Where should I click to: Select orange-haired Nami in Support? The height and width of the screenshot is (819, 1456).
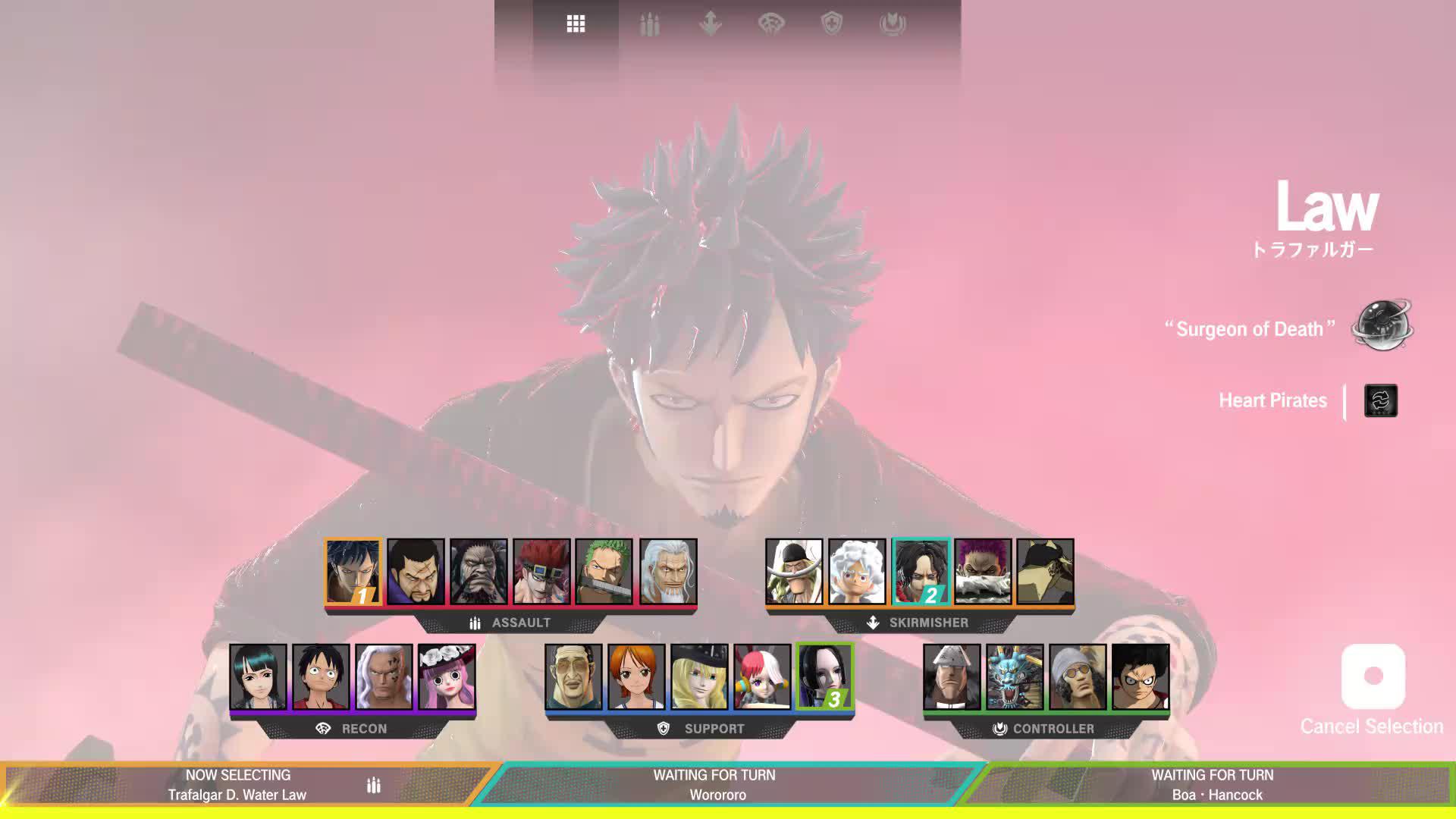pos(636,677)
